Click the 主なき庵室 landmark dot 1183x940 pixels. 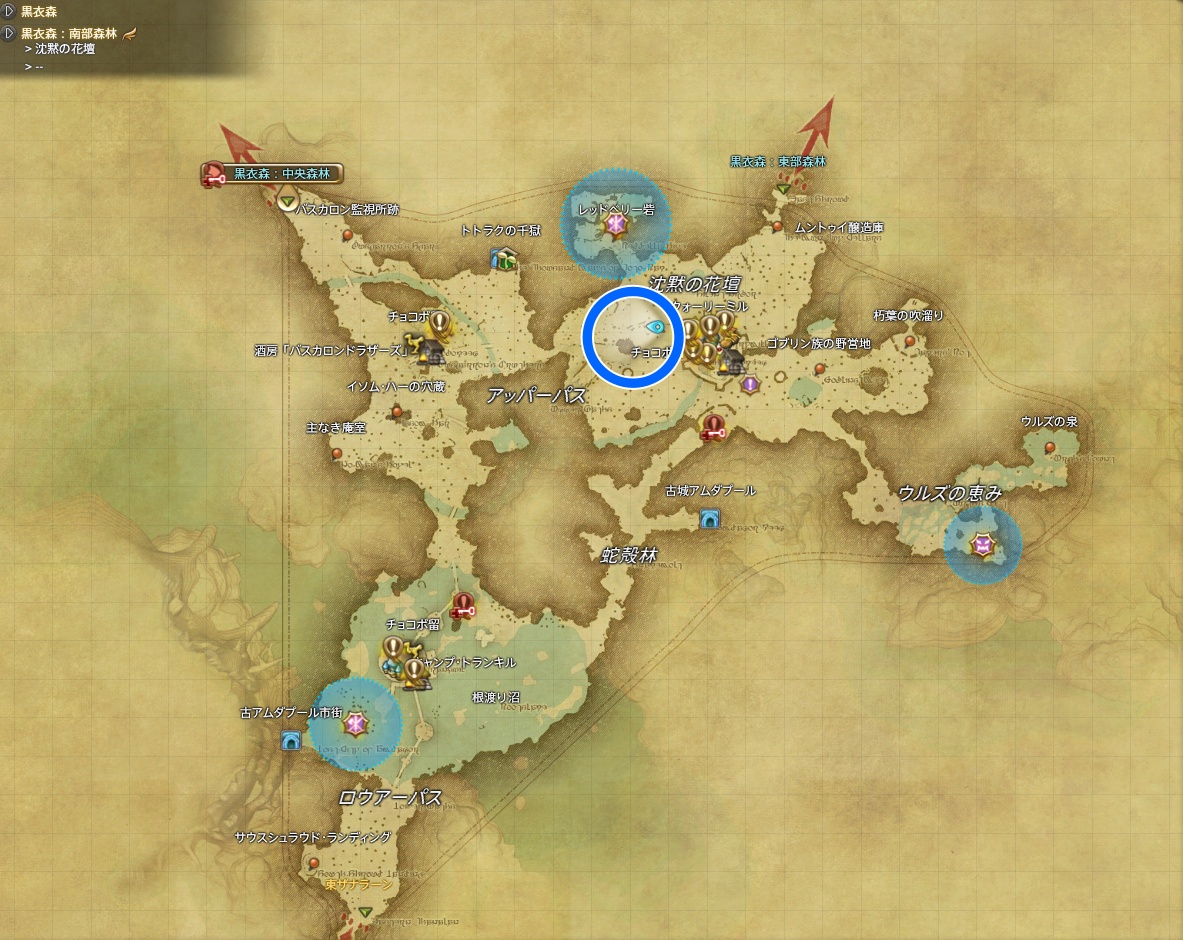pos(337,453)
